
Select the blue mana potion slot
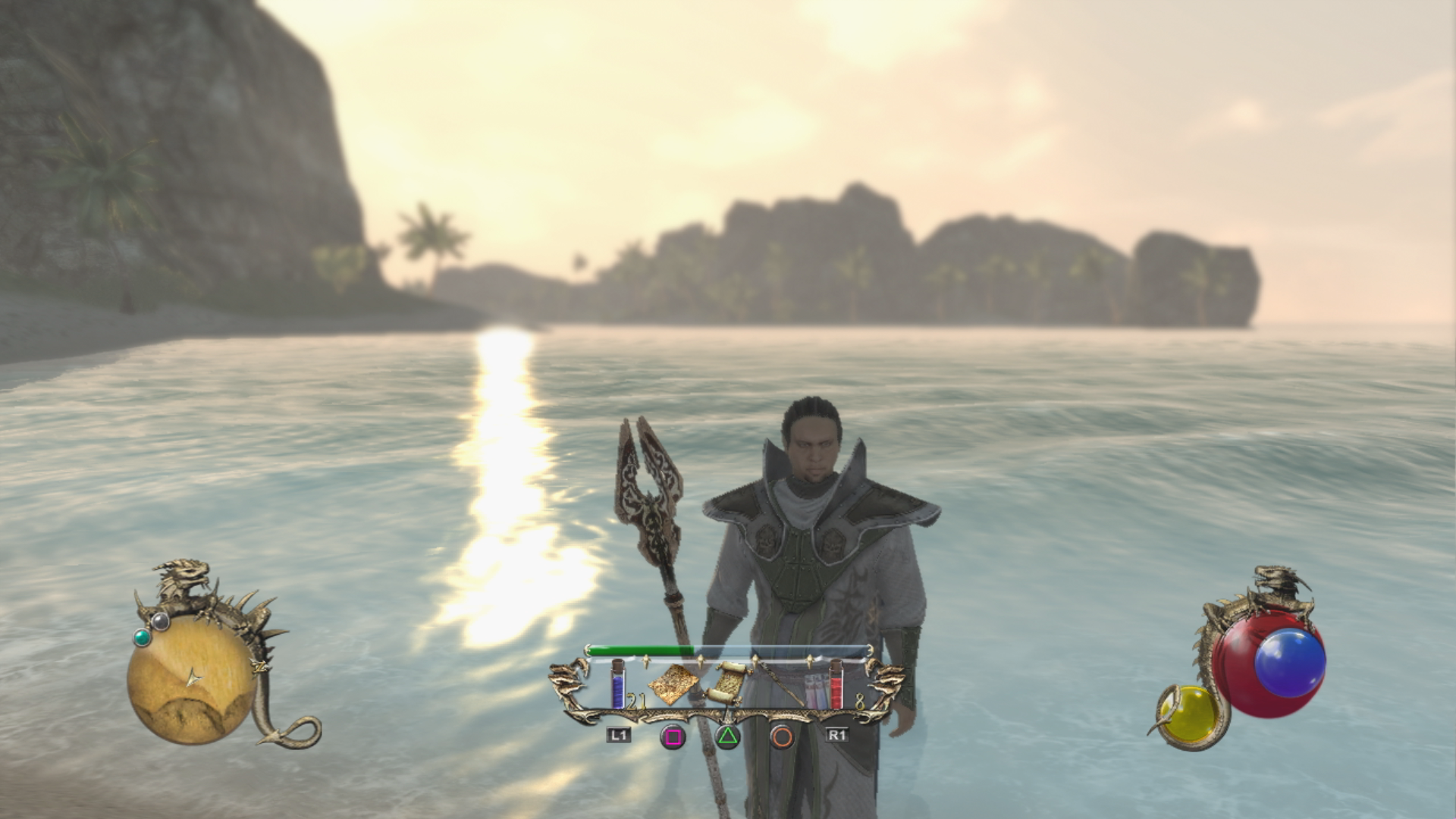pyautogui.click(x=618, y=686)
